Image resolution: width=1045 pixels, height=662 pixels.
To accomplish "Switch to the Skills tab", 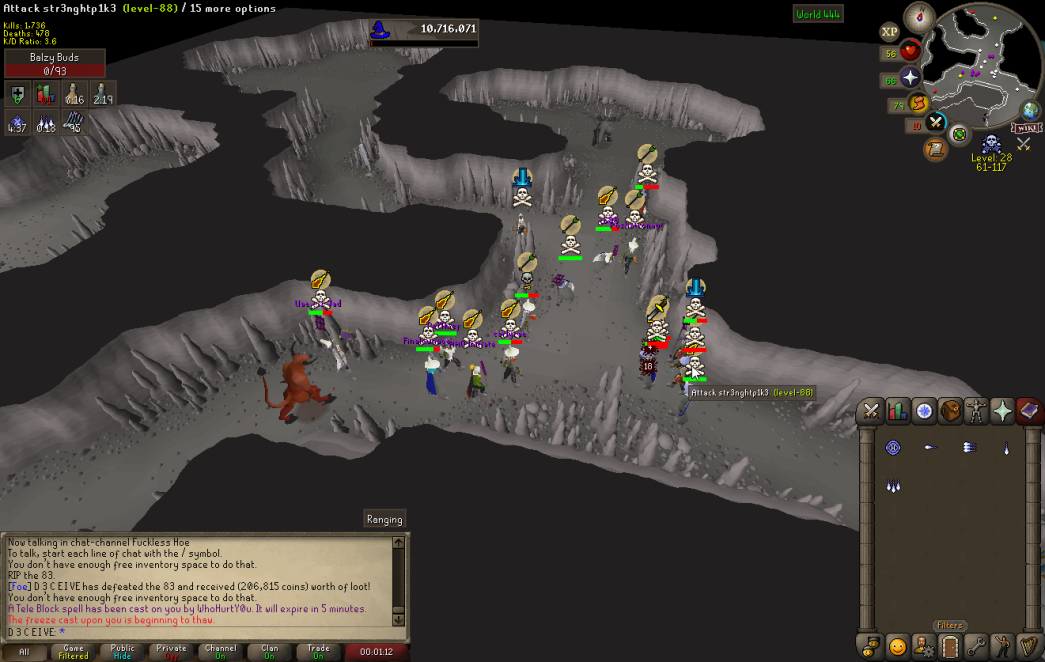I will tap(897, 410).
